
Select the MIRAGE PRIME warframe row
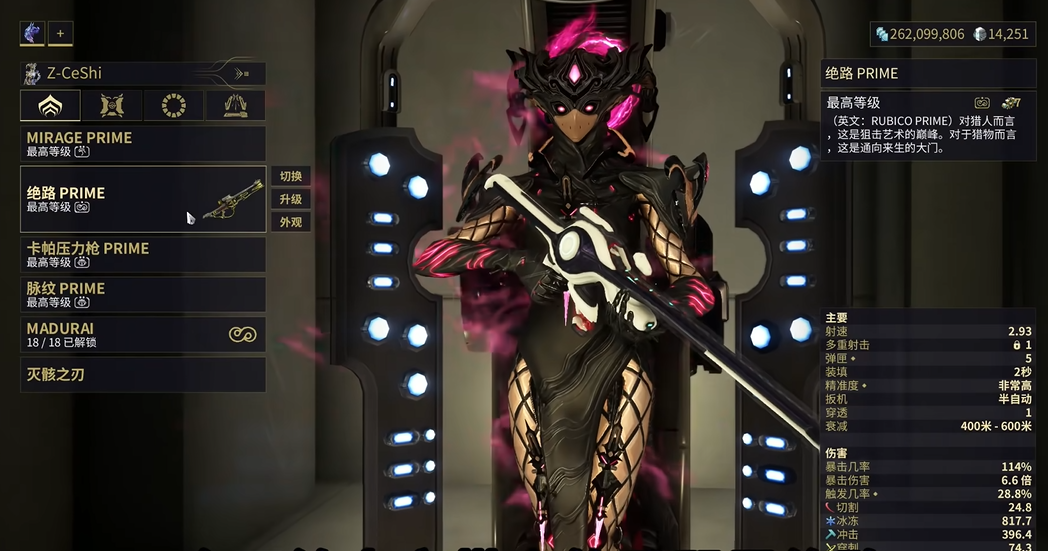143,144
